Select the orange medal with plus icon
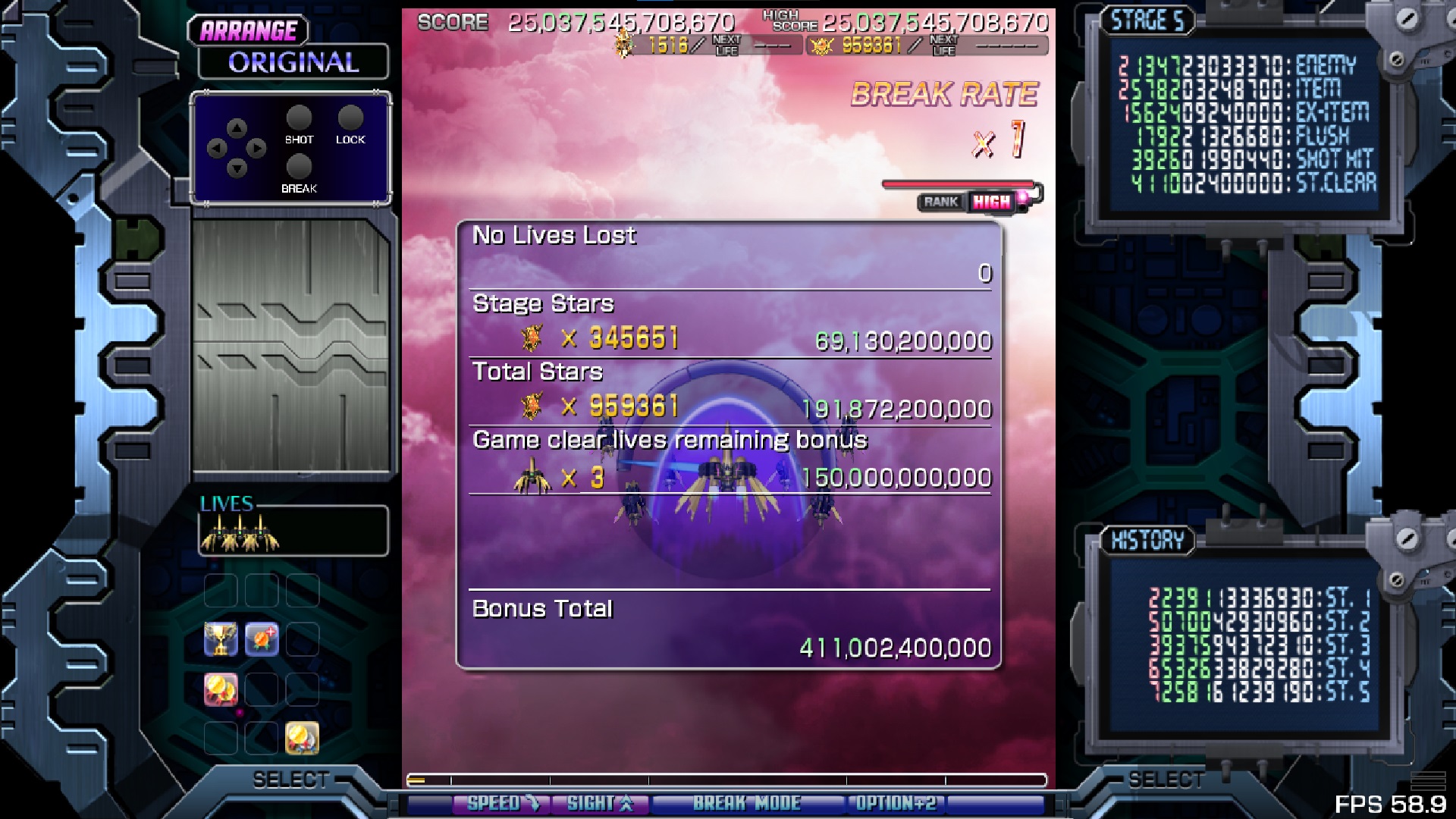The width and height of the screenshot is (1456, 819). 262,639
